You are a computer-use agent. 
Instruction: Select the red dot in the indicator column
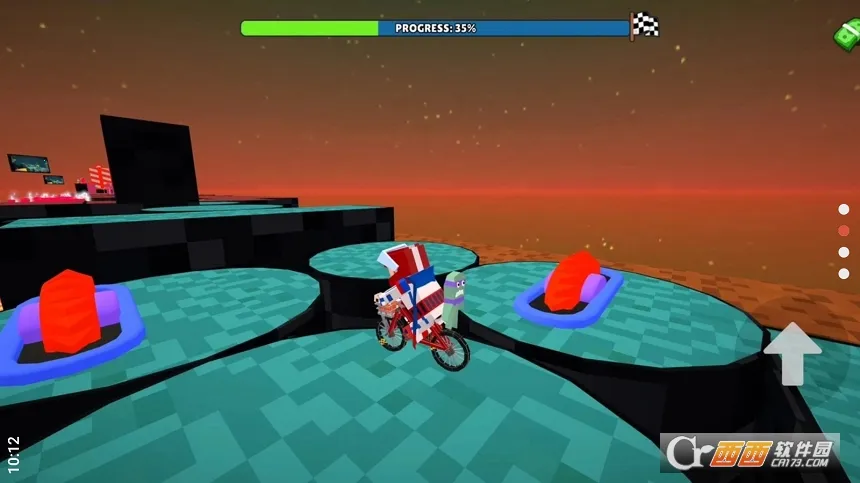tap(844, 230)
